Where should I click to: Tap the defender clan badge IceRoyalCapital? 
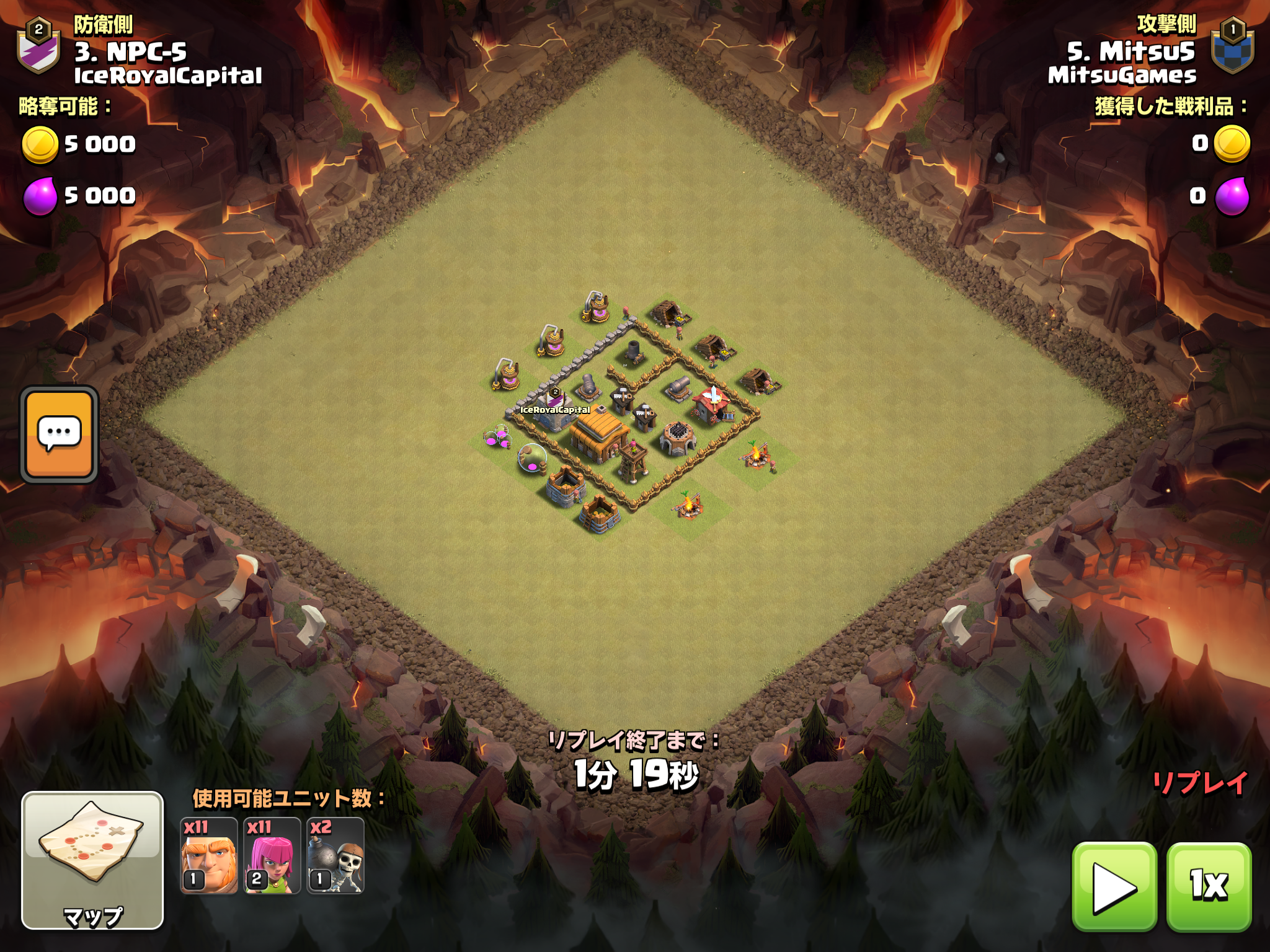click(x=38, y=46)
